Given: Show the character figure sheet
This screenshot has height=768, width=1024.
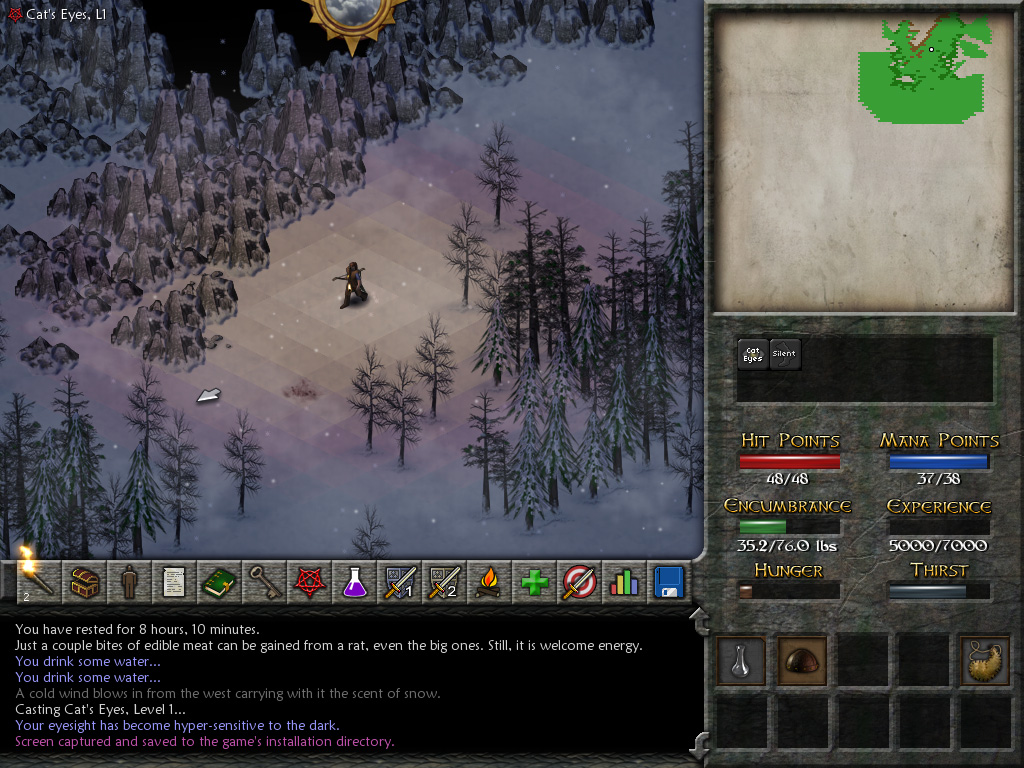Looking at the screenshot, I should (128, 581).
